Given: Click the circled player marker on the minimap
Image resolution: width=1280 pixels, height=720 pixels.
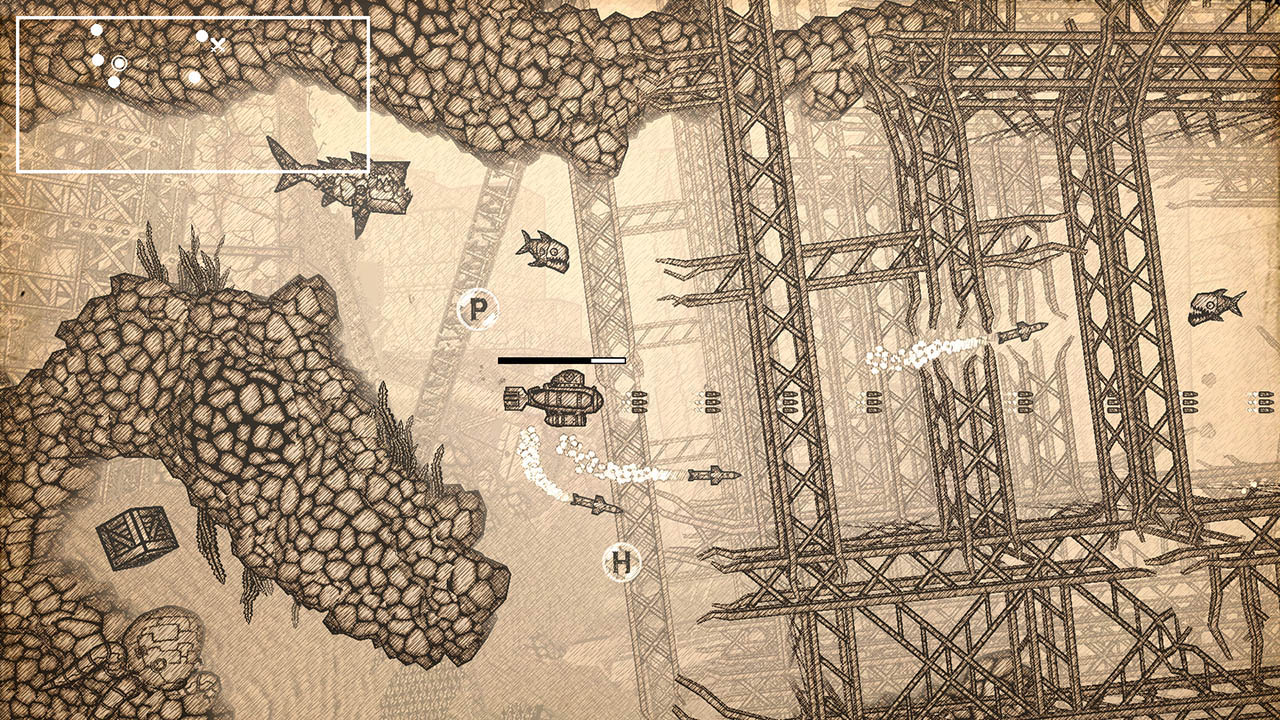Looking at the screenshot, I should click(118, 63).
